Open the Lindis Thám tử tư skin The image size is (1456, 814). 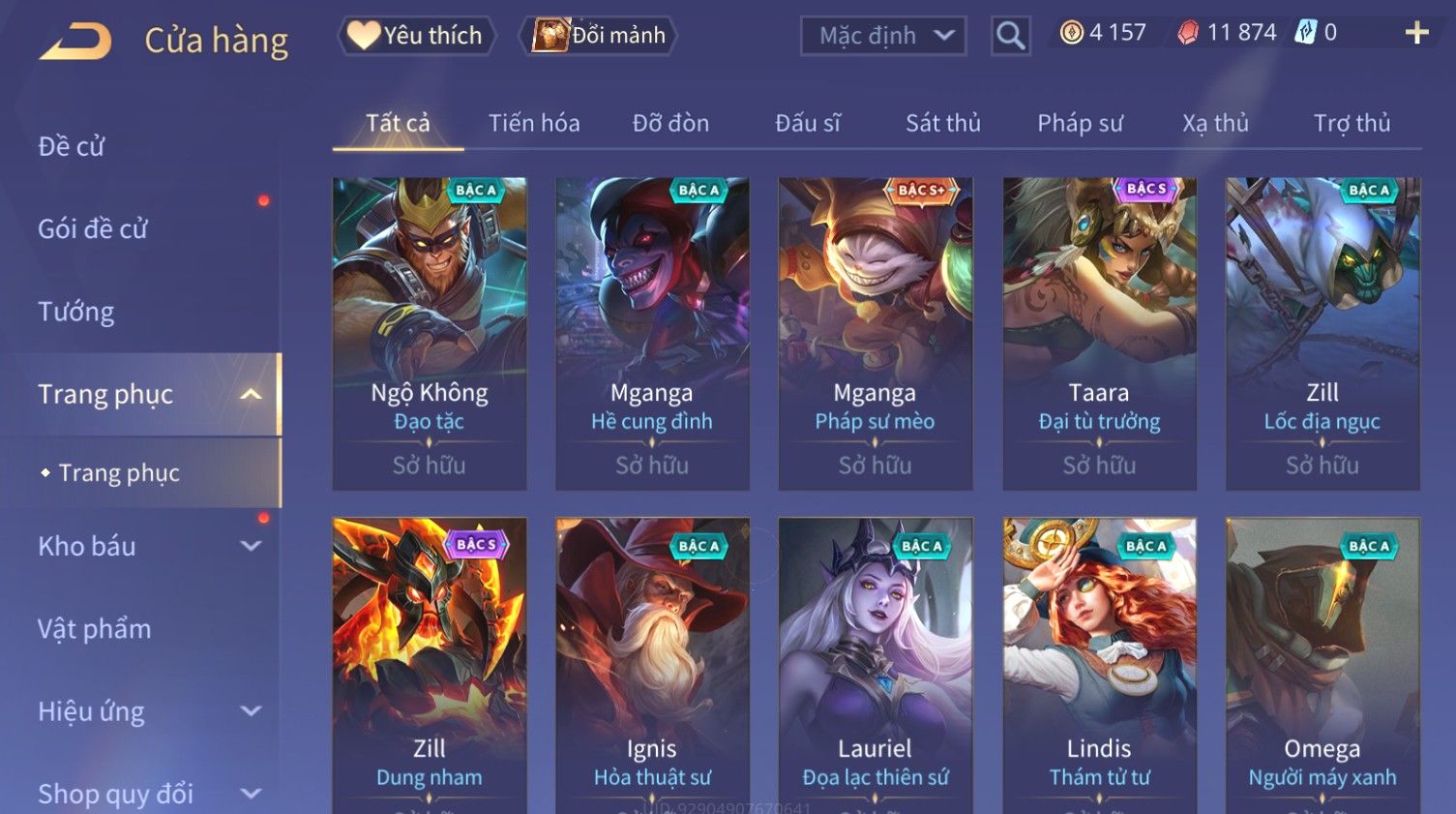click(x=1099, y=666)
